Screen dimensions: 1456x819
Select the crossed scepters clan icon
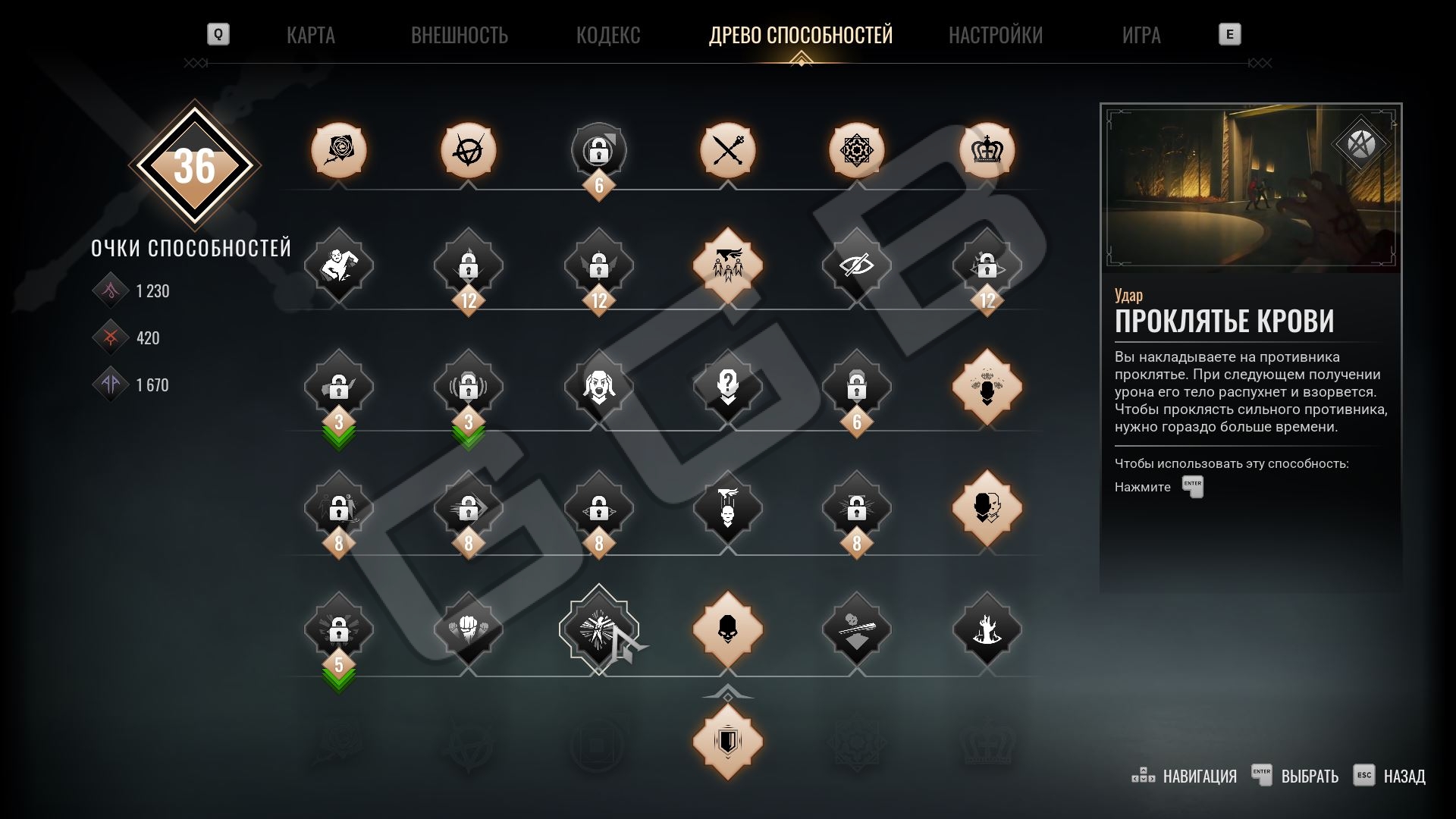click(727, 150)
